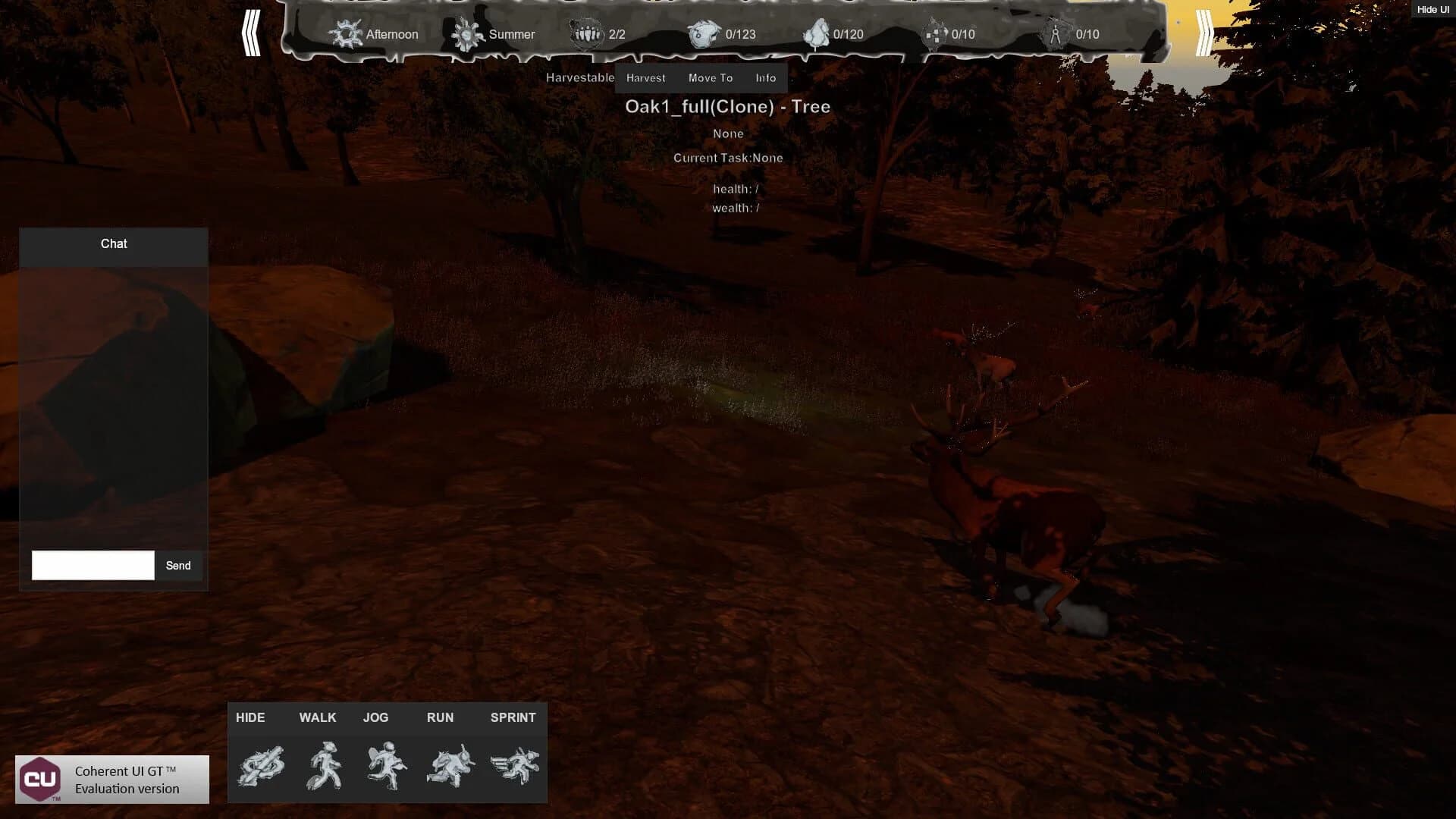
Task: Click the 0/120 creature counter icon
Action: pos(817,33)
